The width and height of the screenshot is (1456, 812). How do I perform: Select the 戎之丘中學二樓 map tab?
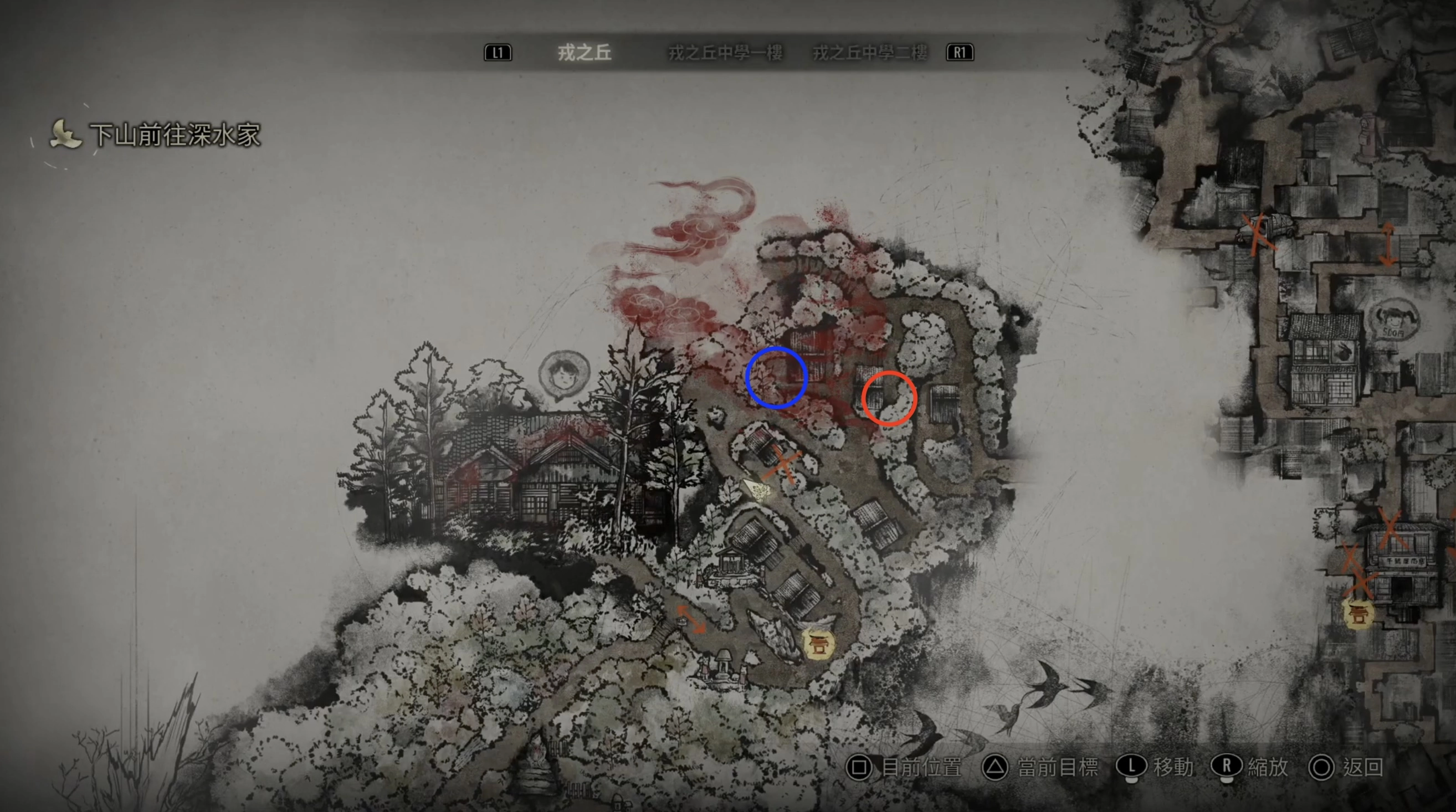pyautogui.click(x=870, y=53)
